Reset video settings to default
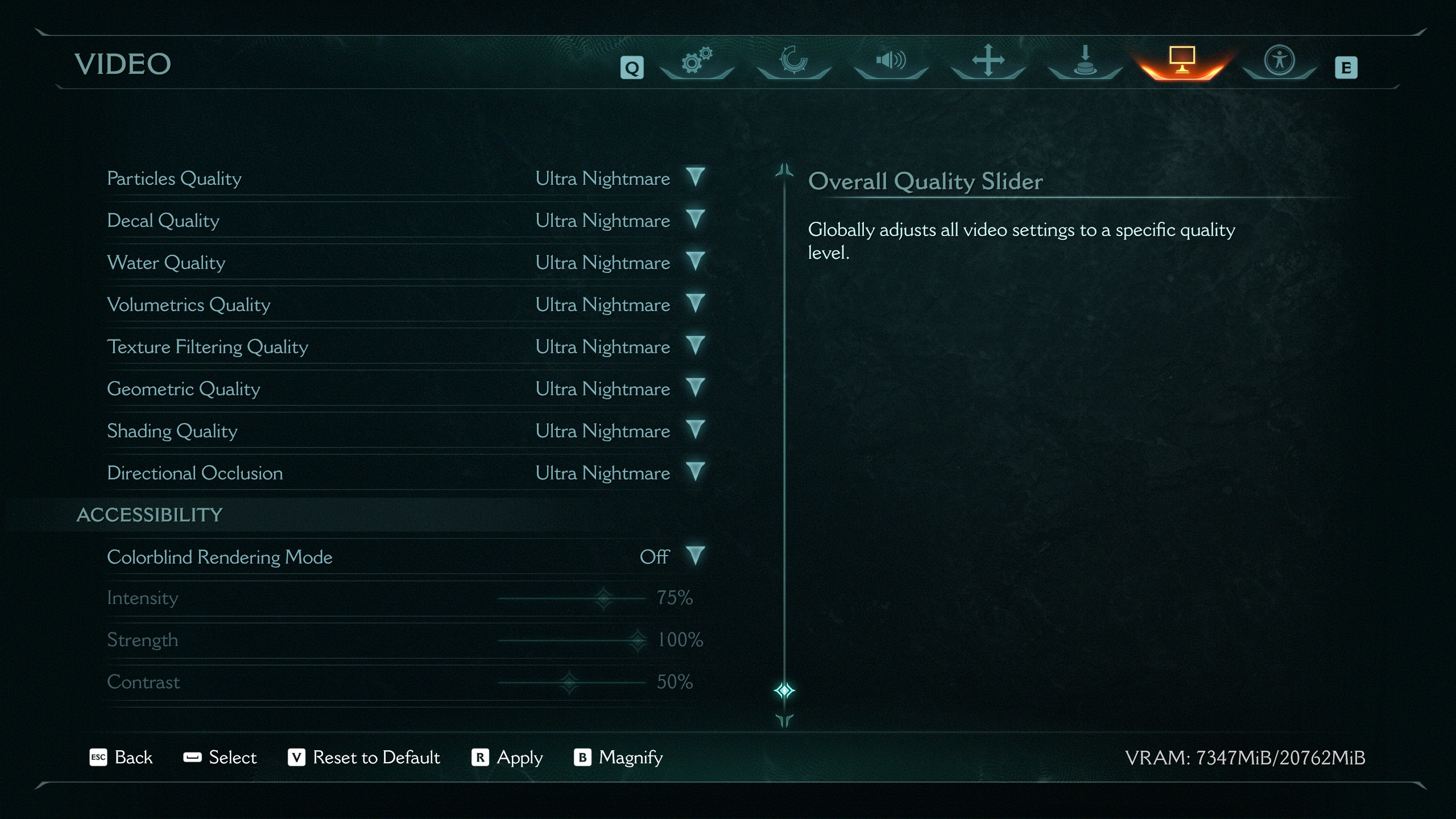1456x819 pixels. (x=365, y=758)
